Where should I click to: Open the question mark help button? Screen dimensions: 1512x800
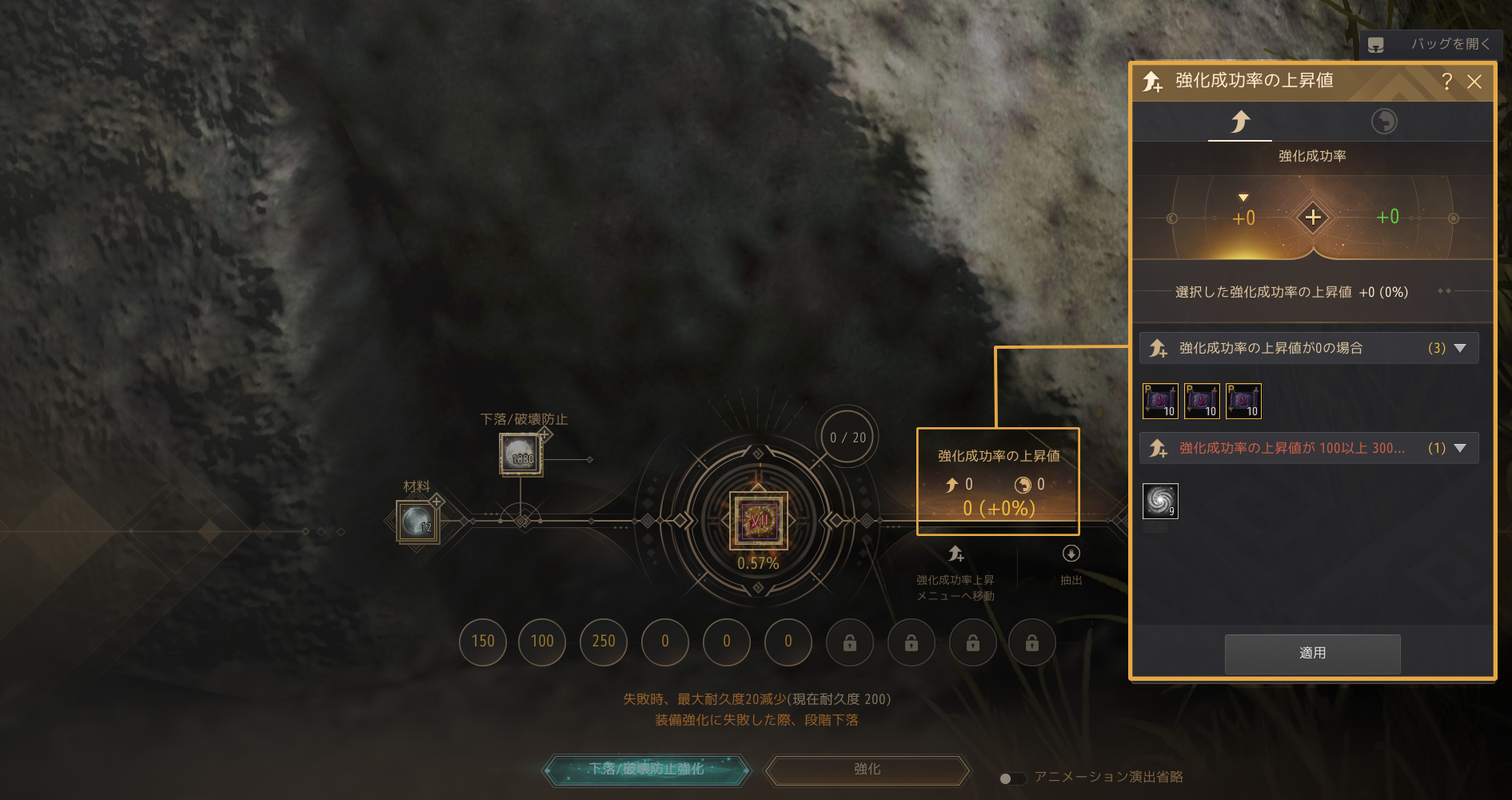pyautogui.click(x=1446, y=82)
